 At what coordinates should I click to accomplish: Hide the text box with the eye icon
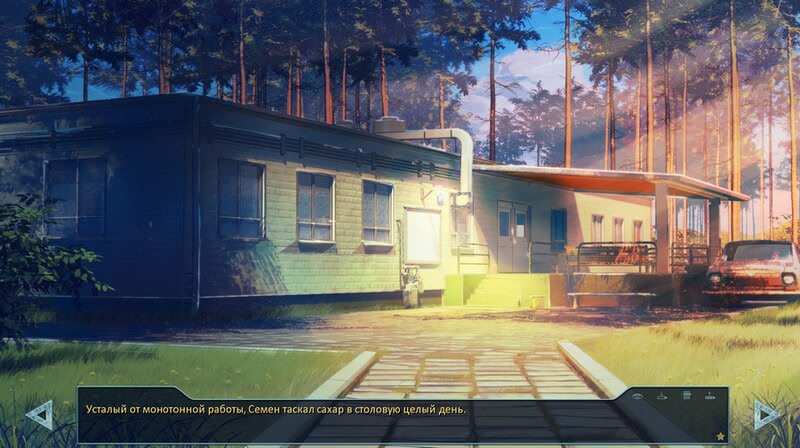point(637,397)
